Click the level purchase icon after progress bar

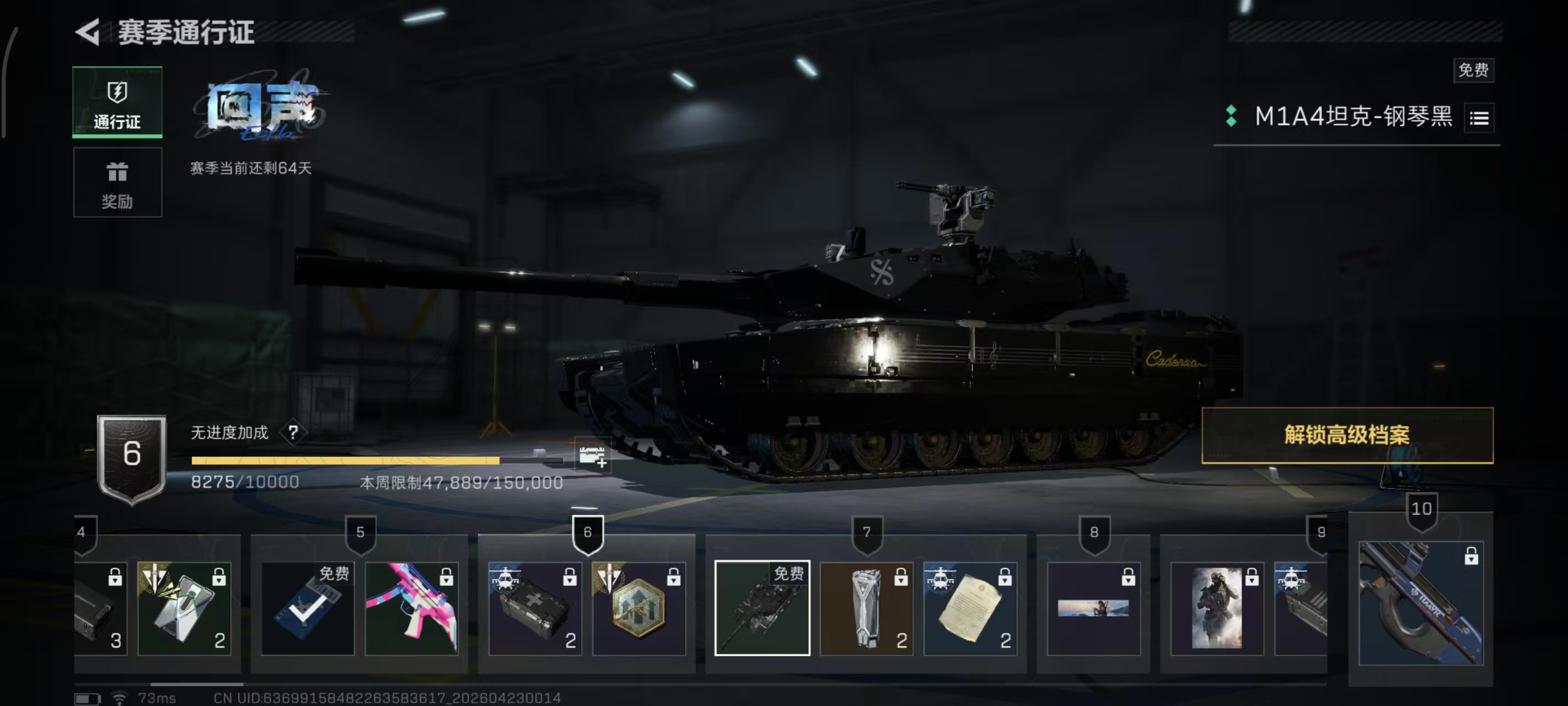click(592, 456)
